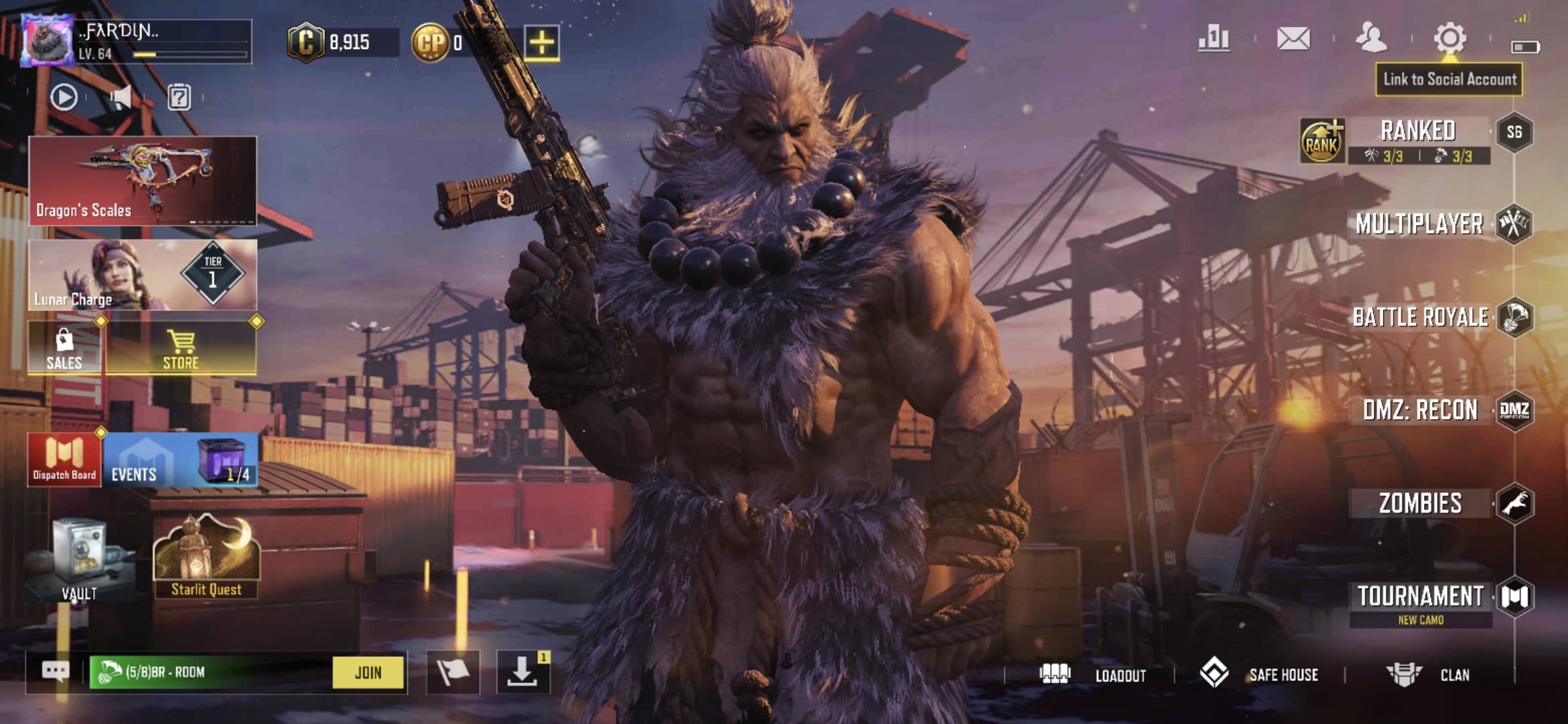Open DMZ: Recon mode

[x=1420, y=410]
